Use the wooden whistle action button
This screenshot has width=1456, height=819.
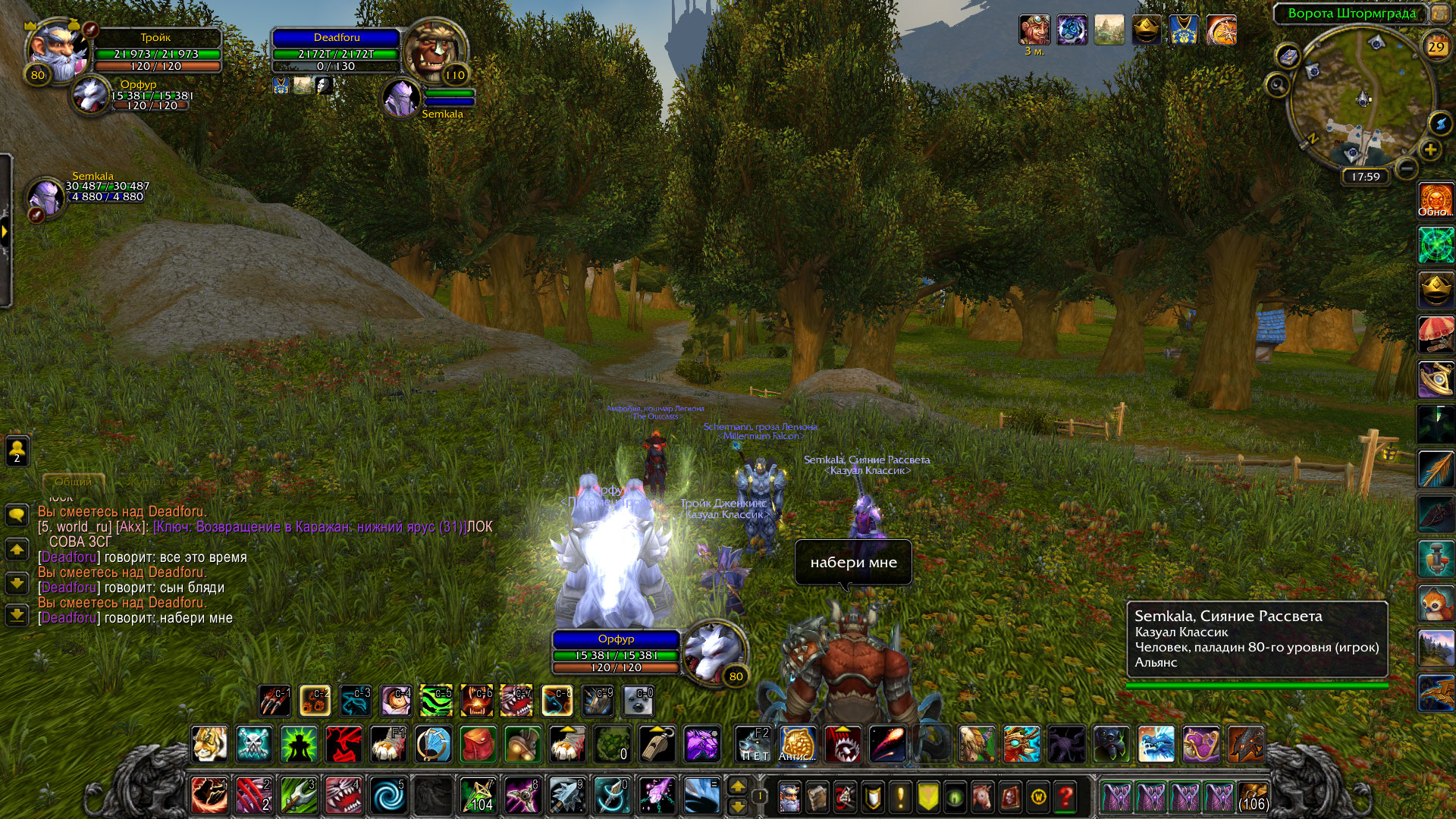coord(657,745)
